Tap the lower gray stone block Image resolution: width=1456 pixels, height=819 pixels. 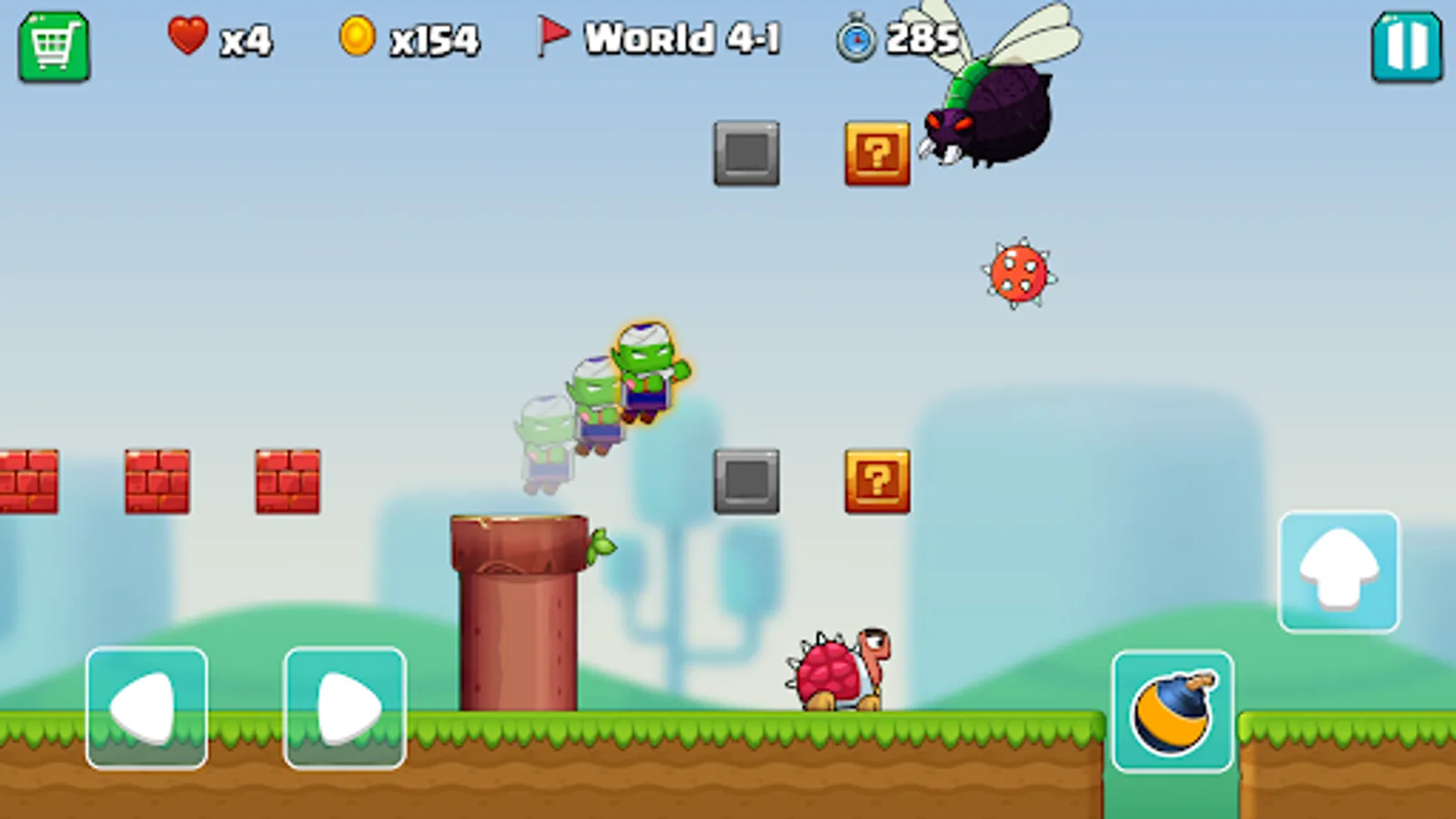[x=746, y=480]
